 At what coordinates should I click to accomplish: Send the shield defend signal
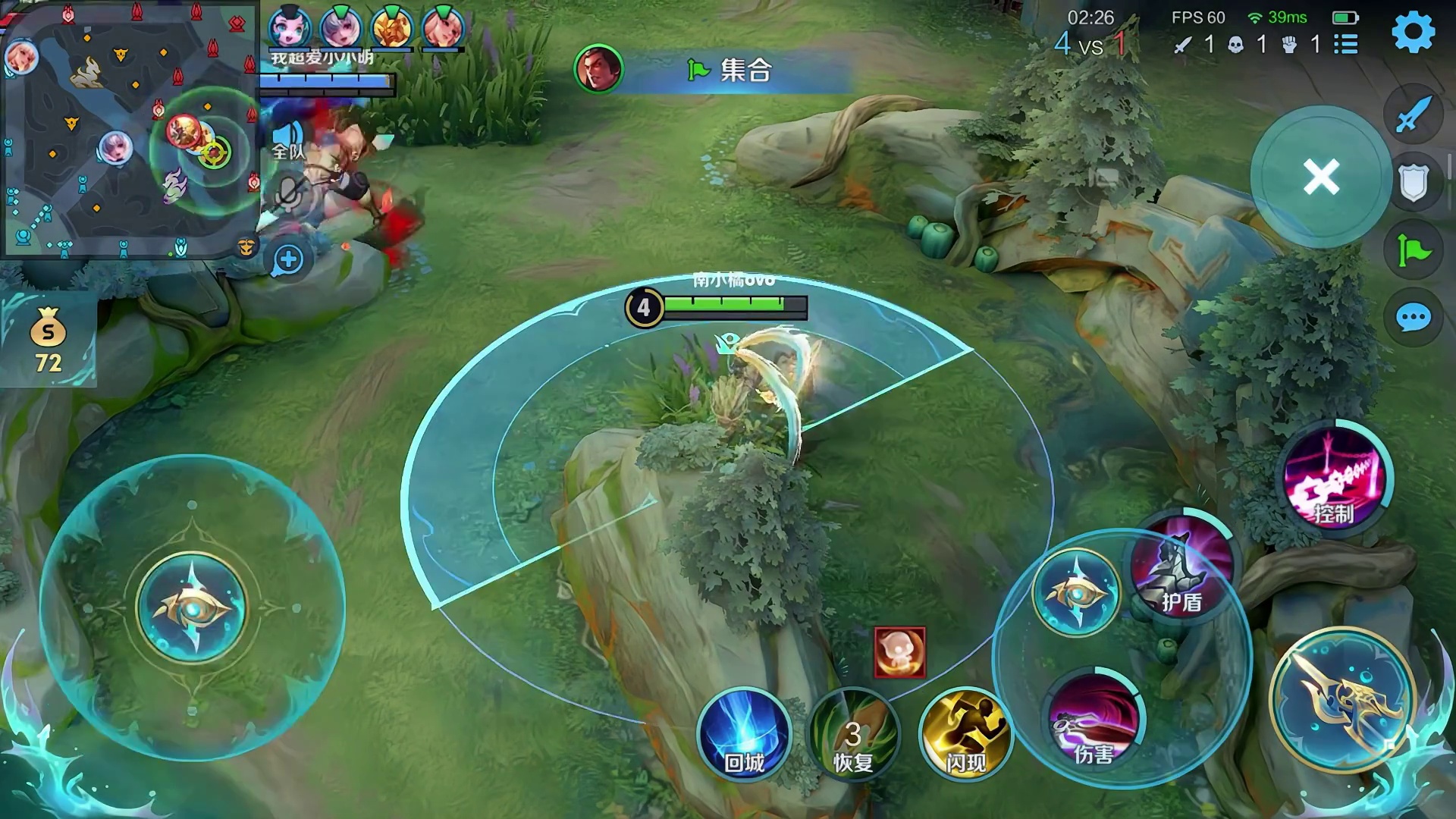pos(1413,182)
